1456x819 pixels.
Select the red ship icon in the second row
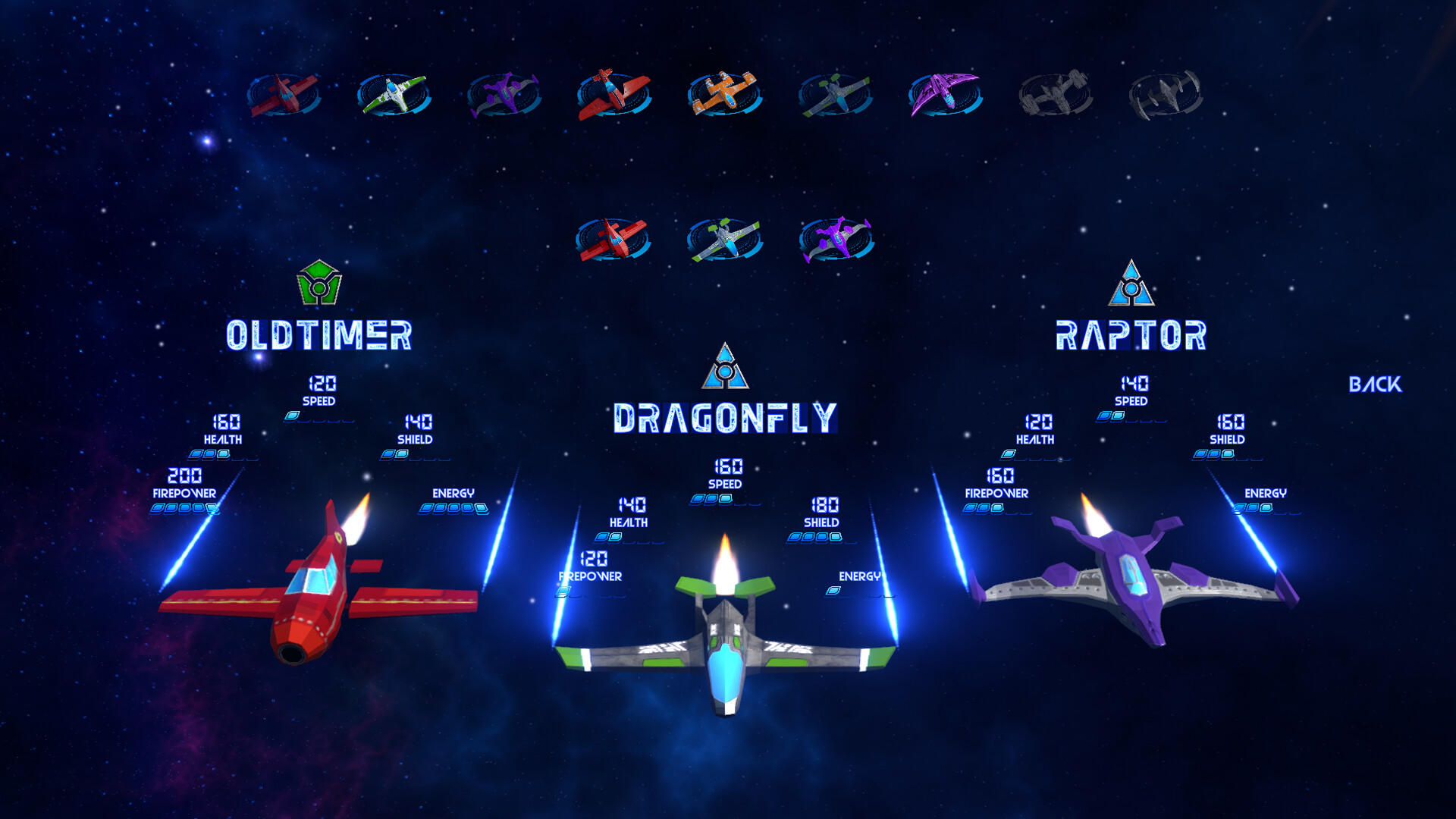614,237
